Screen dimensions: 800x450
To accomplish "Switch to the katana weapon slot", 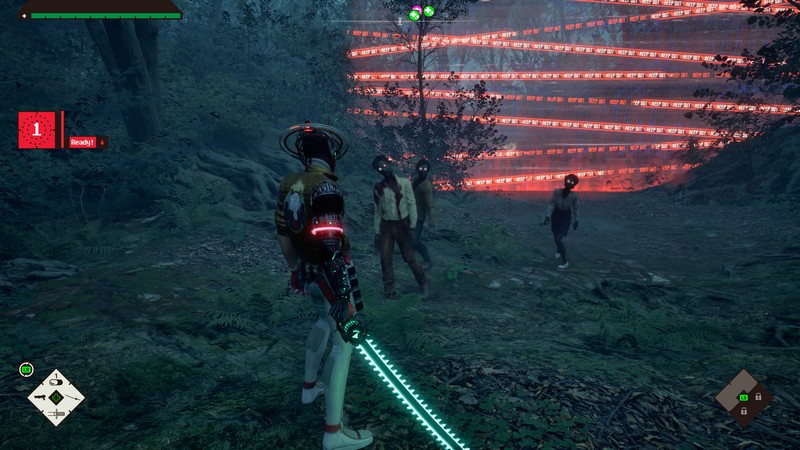I will coord(75,397).
